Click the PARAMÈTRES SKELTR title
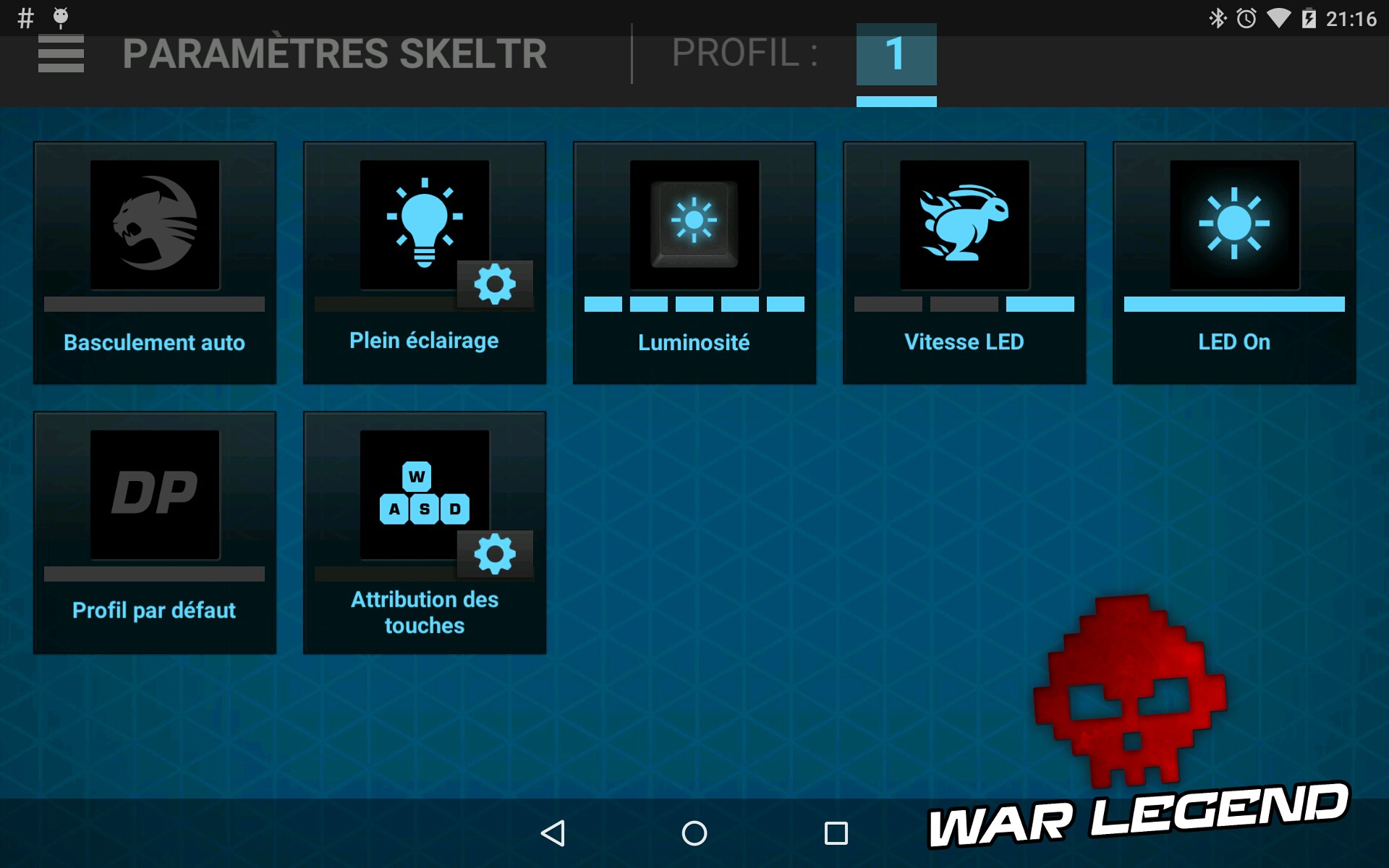 tap(335, 54)
